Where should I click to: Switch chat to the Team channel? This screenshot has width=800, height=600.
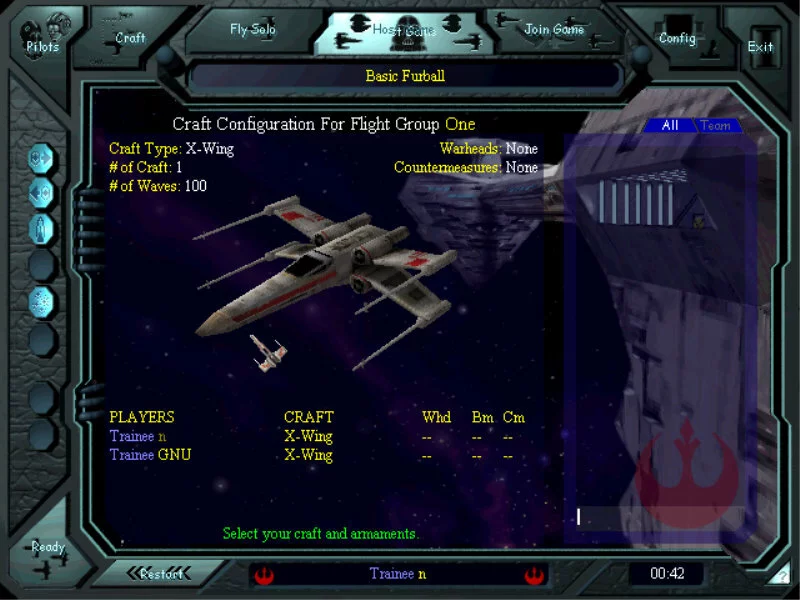[x=715, y=126]
